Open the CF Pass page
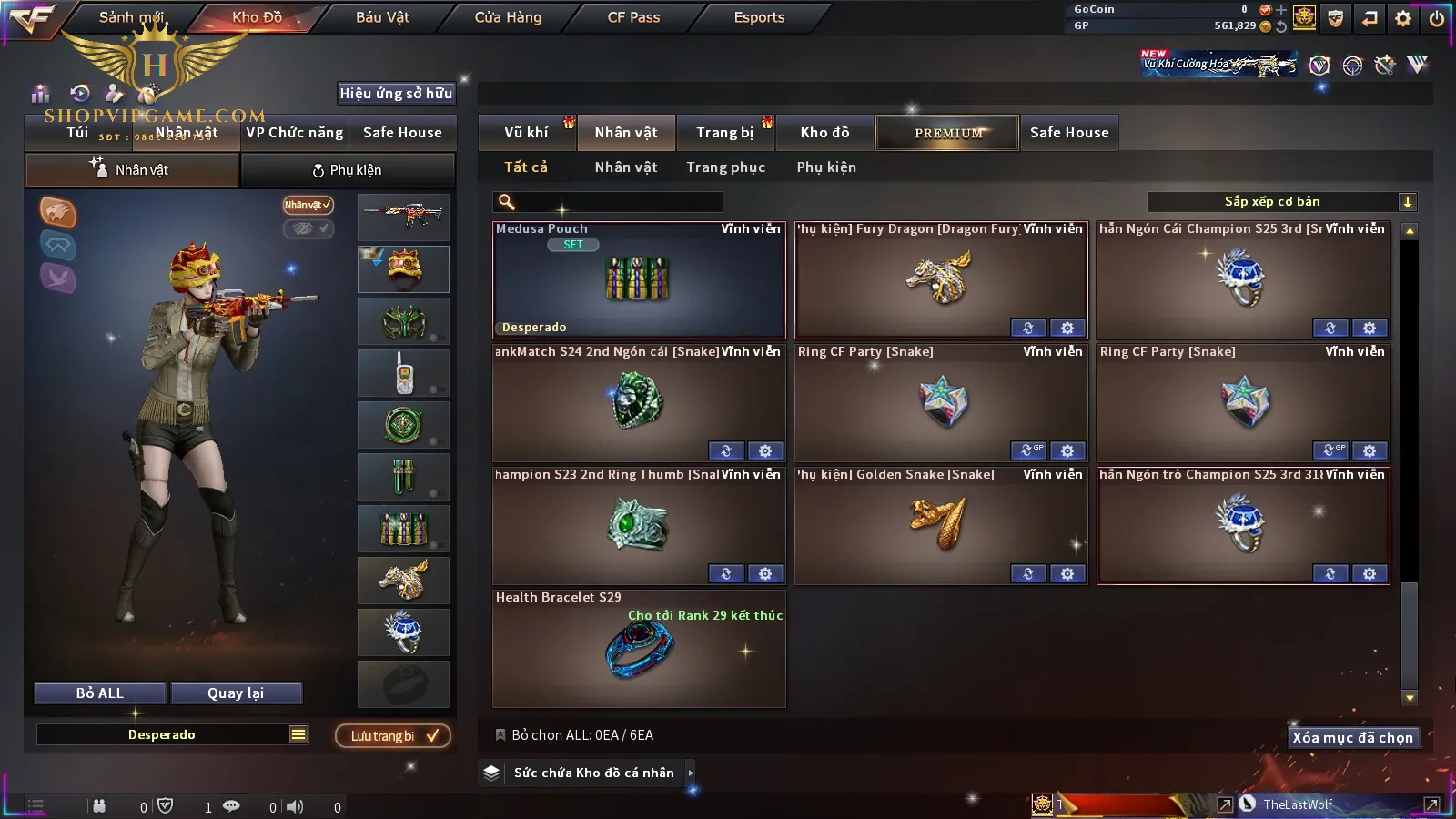1456x819 pixels. 633,17
